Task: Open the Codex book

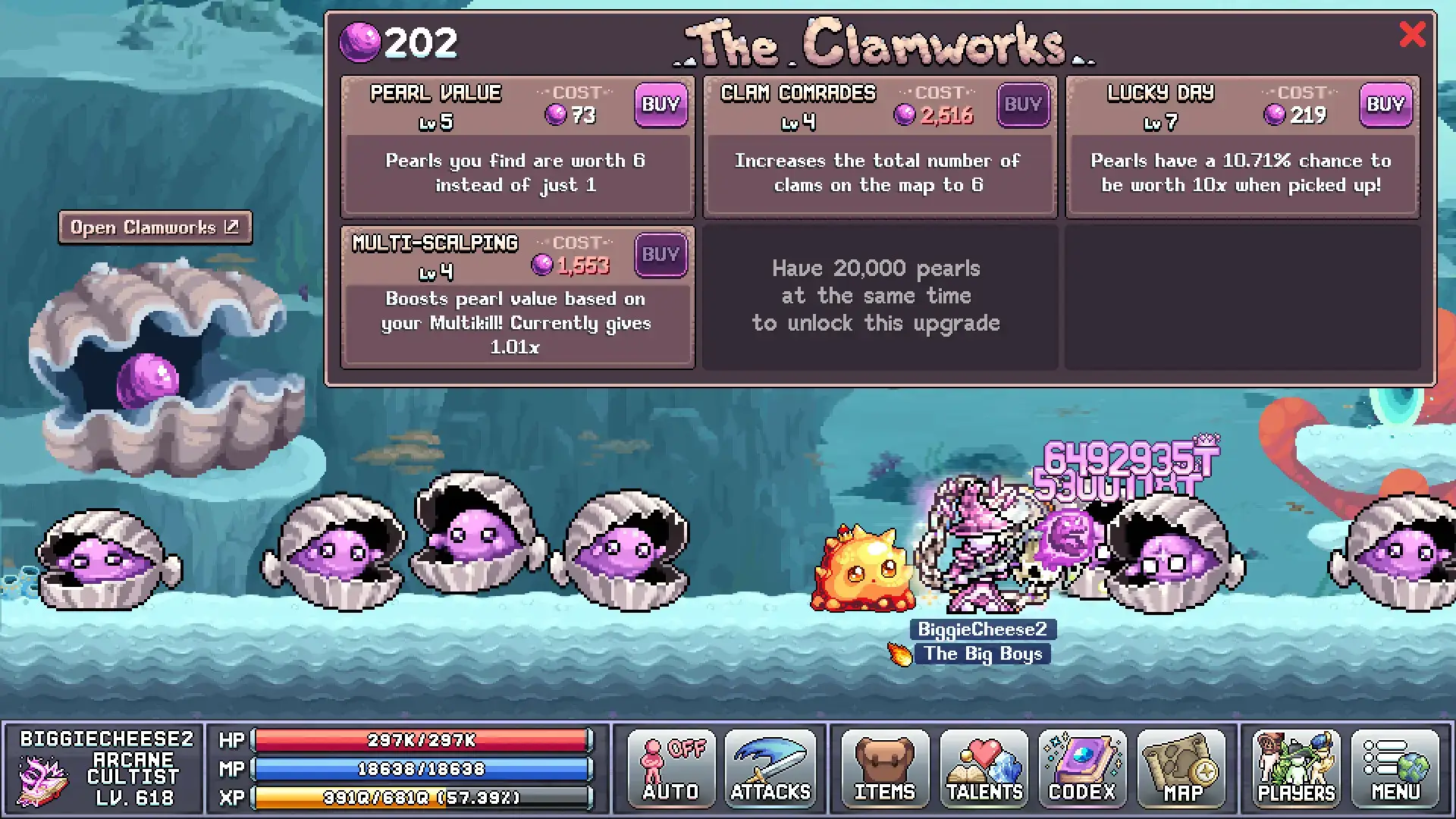Action: click(1082, 769)
